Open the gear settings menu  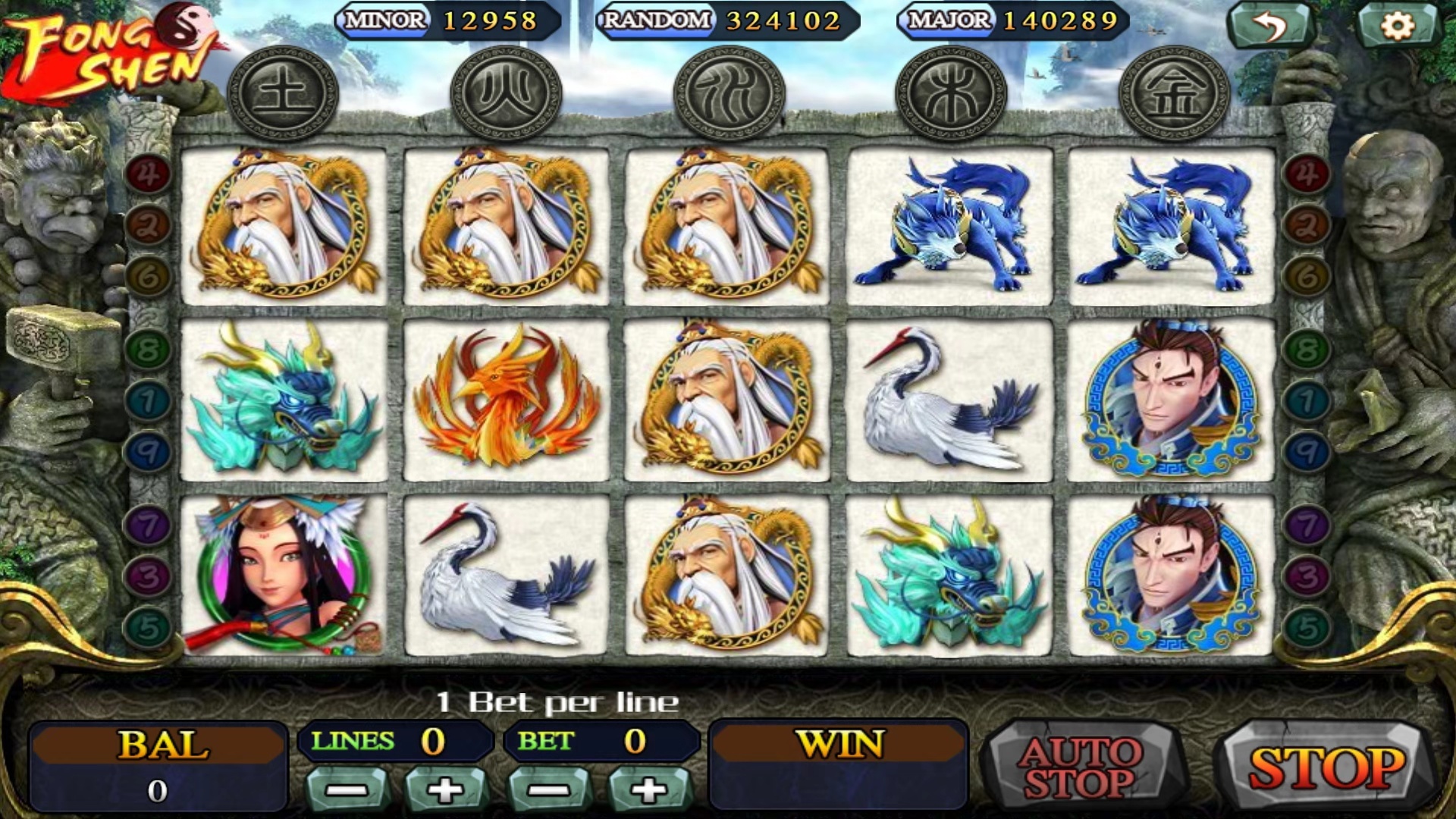1397,27
